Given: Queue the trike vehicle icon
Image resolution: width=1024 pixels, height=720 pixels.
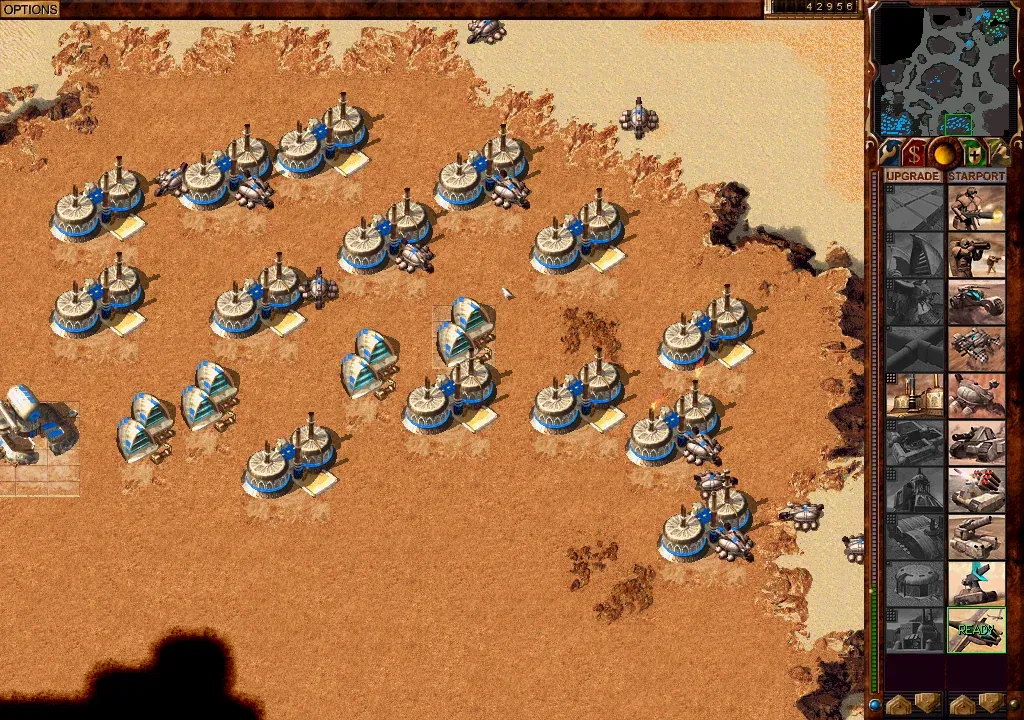Looking at the screenshot, I should coord(976,302).
